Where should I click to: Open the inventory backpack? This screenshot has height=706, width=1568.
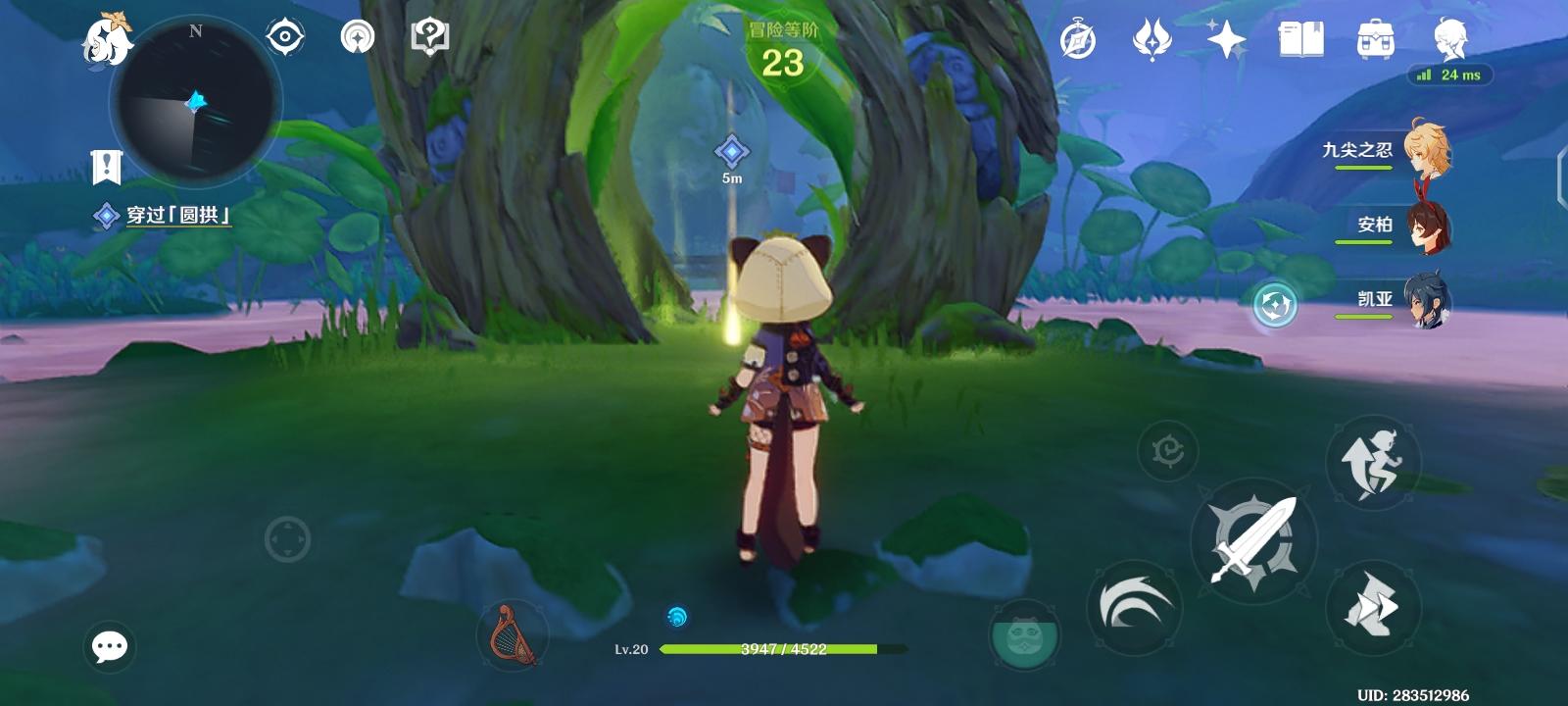(x=1376, y=39)
